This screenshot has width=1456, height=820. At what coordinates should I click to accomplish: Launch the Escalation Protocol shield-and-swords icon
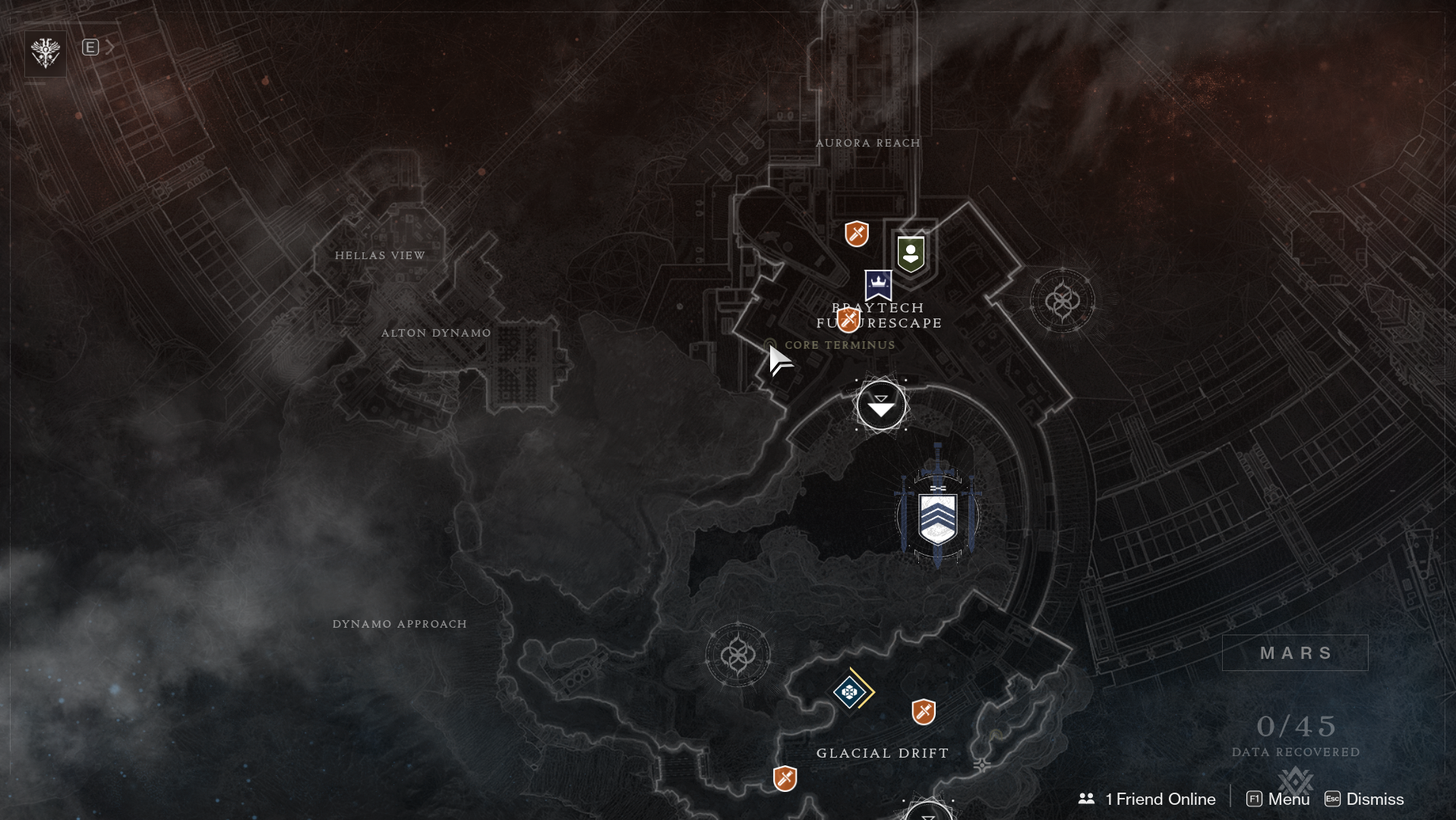click(938, 515)
